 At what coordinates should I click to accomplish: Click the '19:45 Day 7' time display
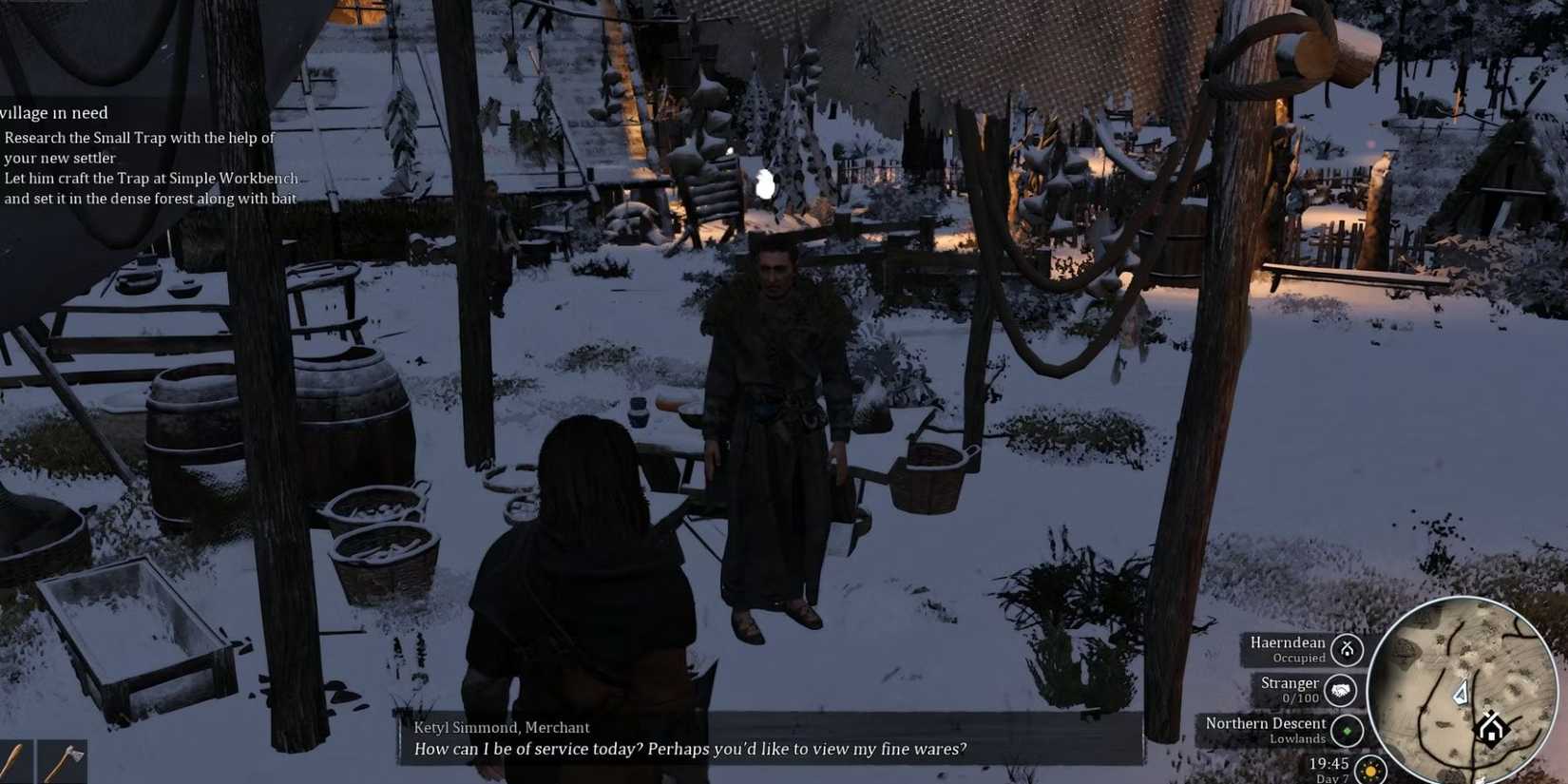[1330, 768]
